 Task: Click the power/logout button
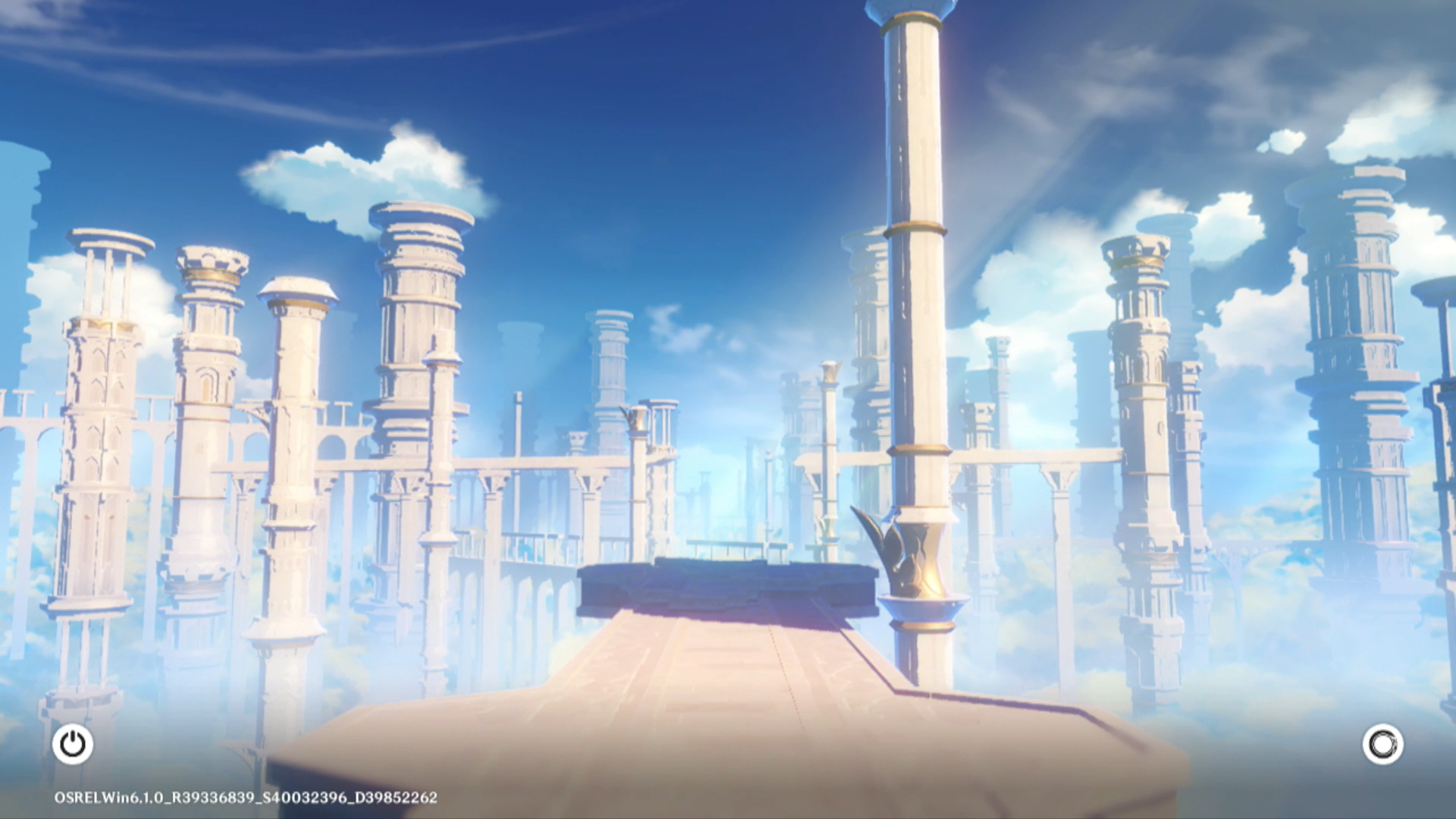(x=73, y=744)
